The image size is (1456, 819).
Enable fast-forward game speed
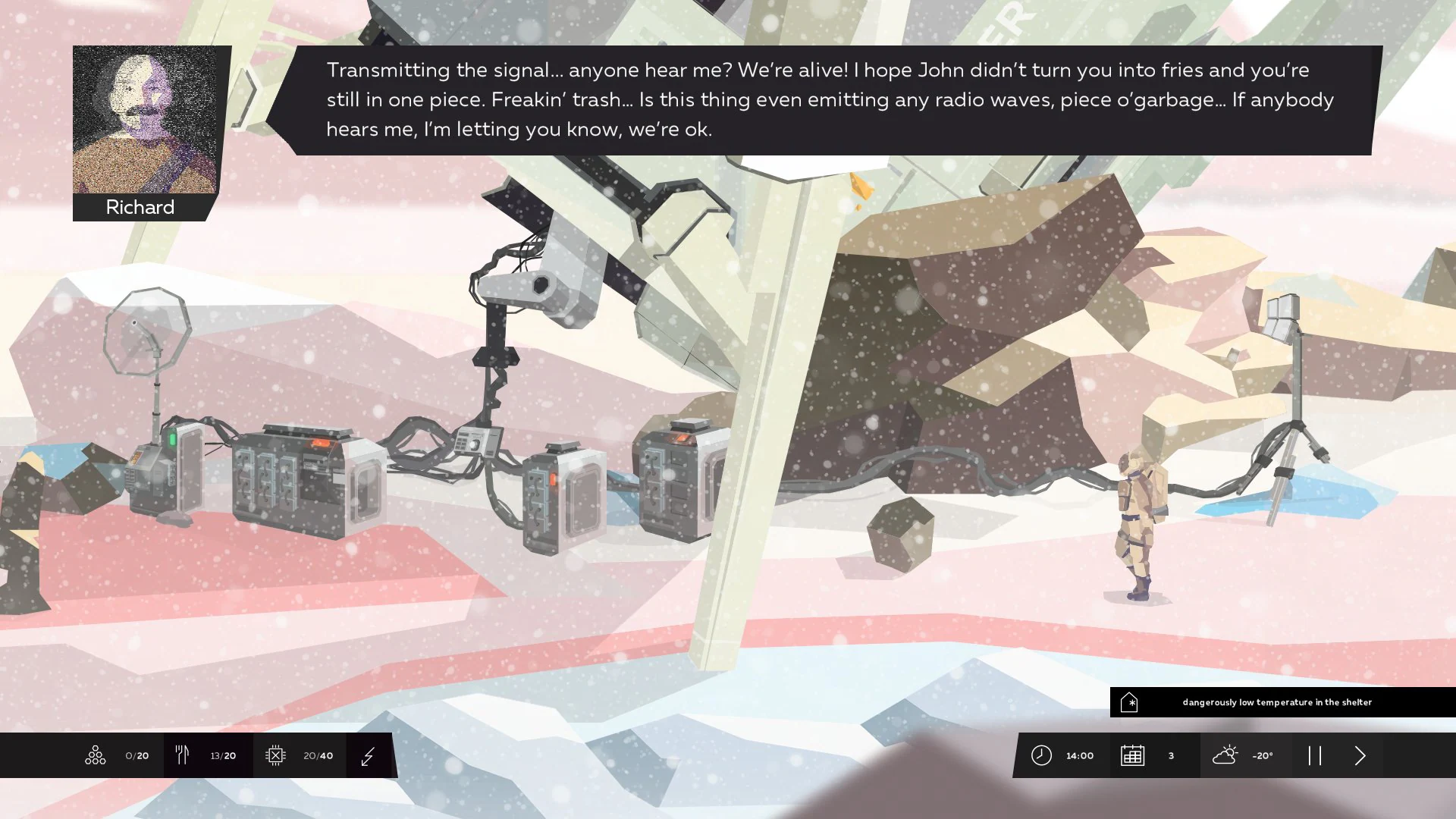coord(1360,755)
